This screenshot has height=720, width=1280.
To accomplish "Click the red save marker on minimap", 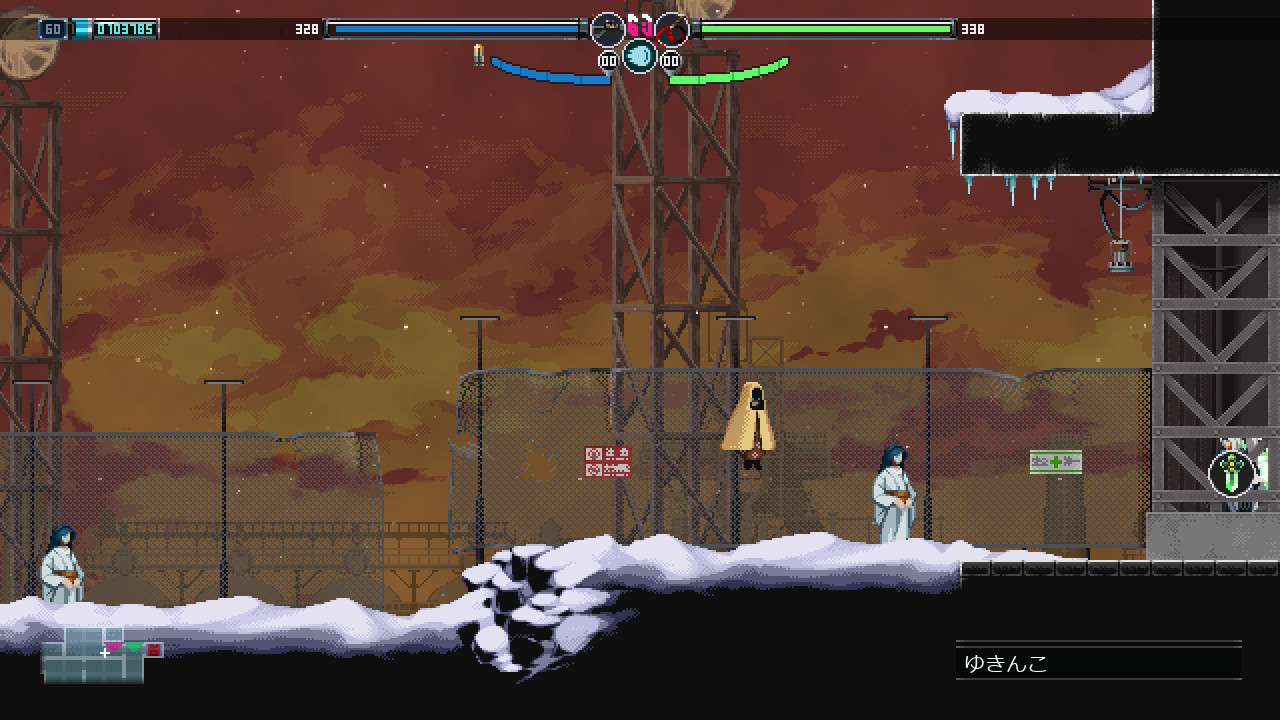I will tap(154, 650).
